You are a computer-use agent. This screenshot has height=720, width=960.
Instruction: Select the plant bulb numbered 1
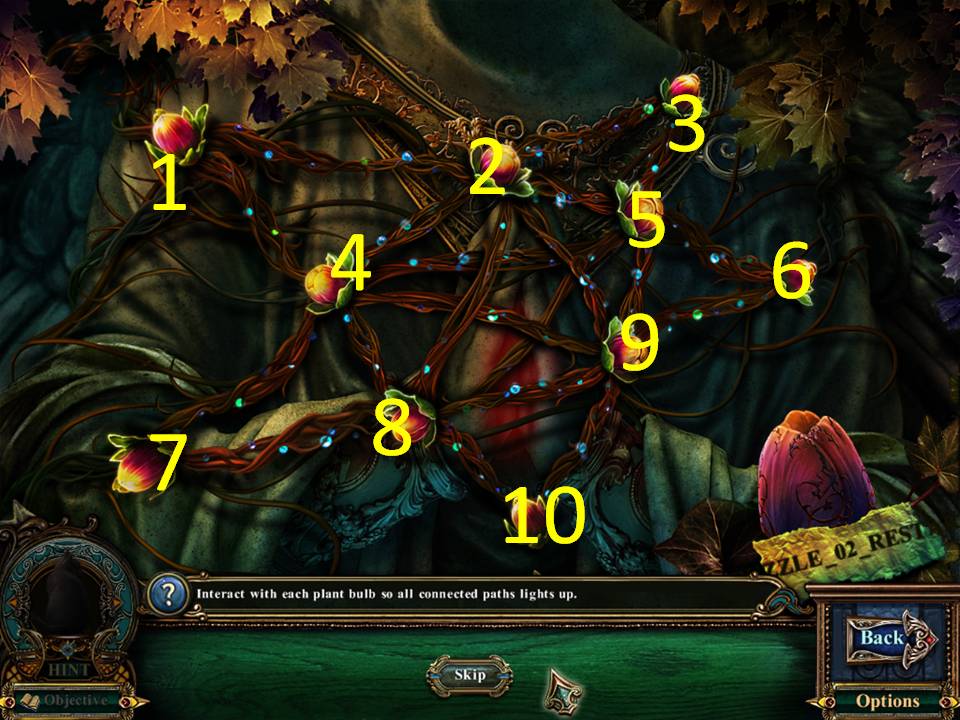point(175,132)
